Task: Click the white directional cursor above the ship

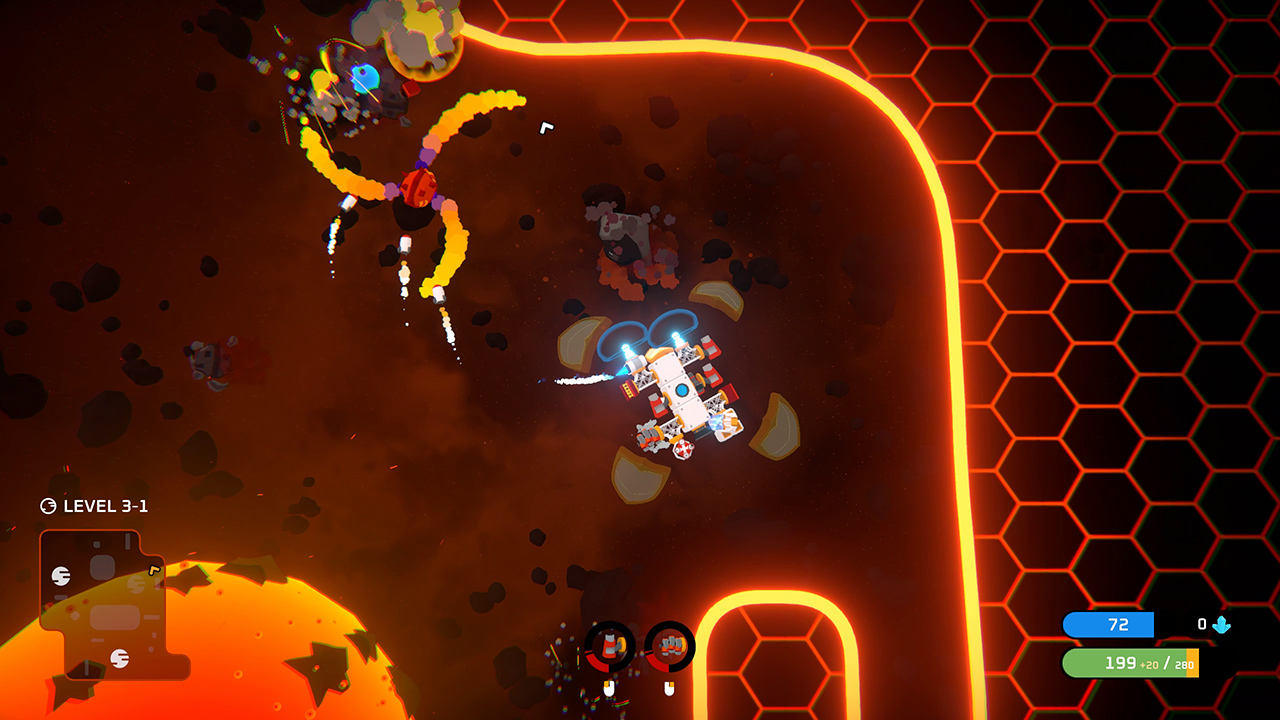Action: [547, 127]
